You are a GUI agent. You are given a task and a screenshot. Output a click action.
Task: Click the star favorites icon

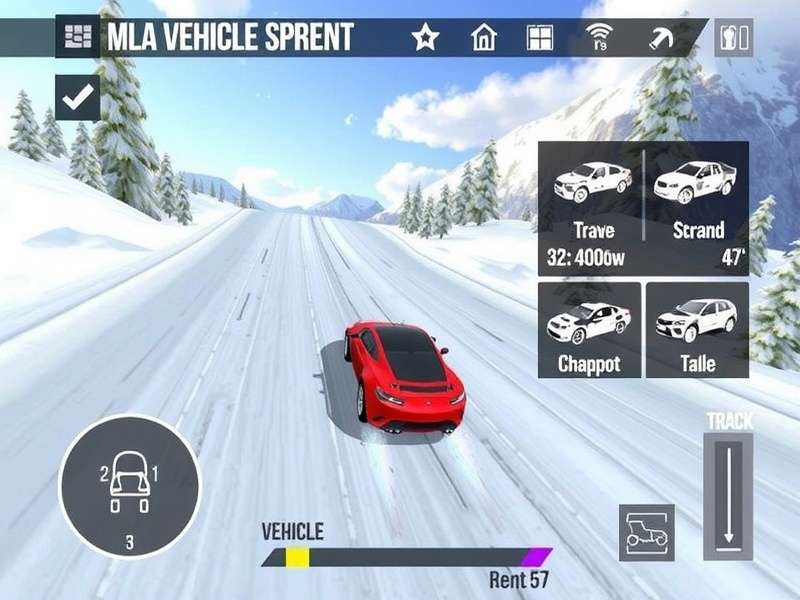click(x=426, y=38)
